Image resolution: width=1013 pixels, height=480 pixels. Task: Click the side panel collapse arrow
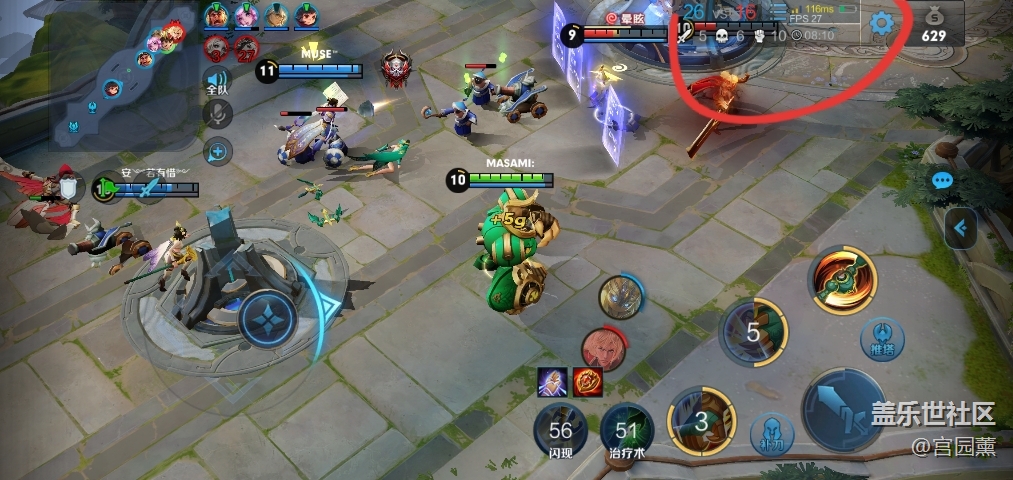[x=960, y=229]
